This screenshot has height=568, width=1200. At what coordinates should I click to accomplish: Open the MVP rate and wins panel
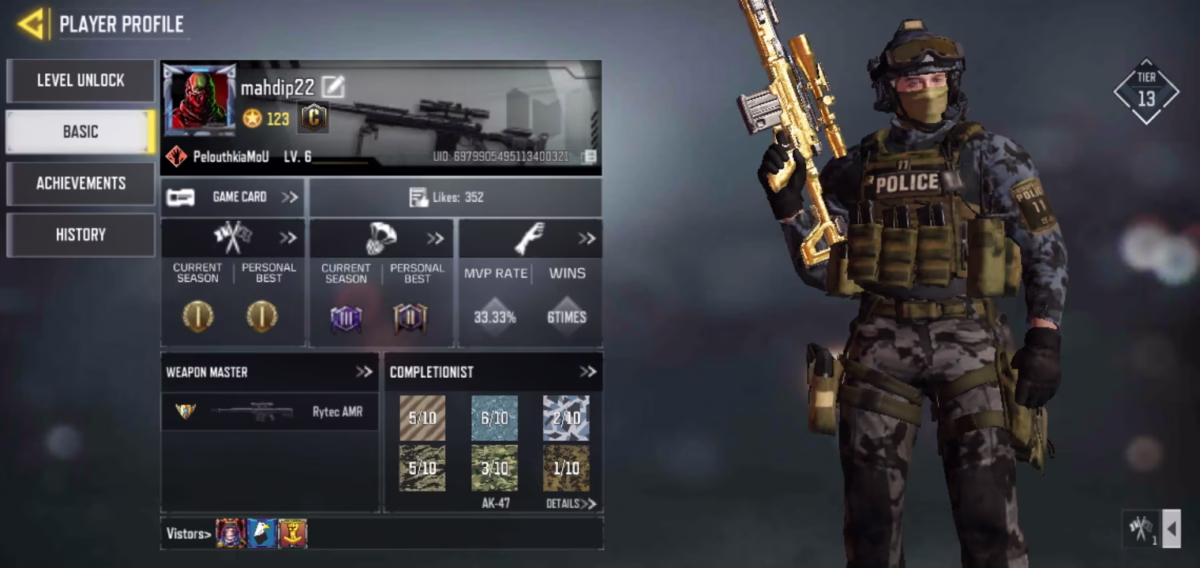click(586, 238)
